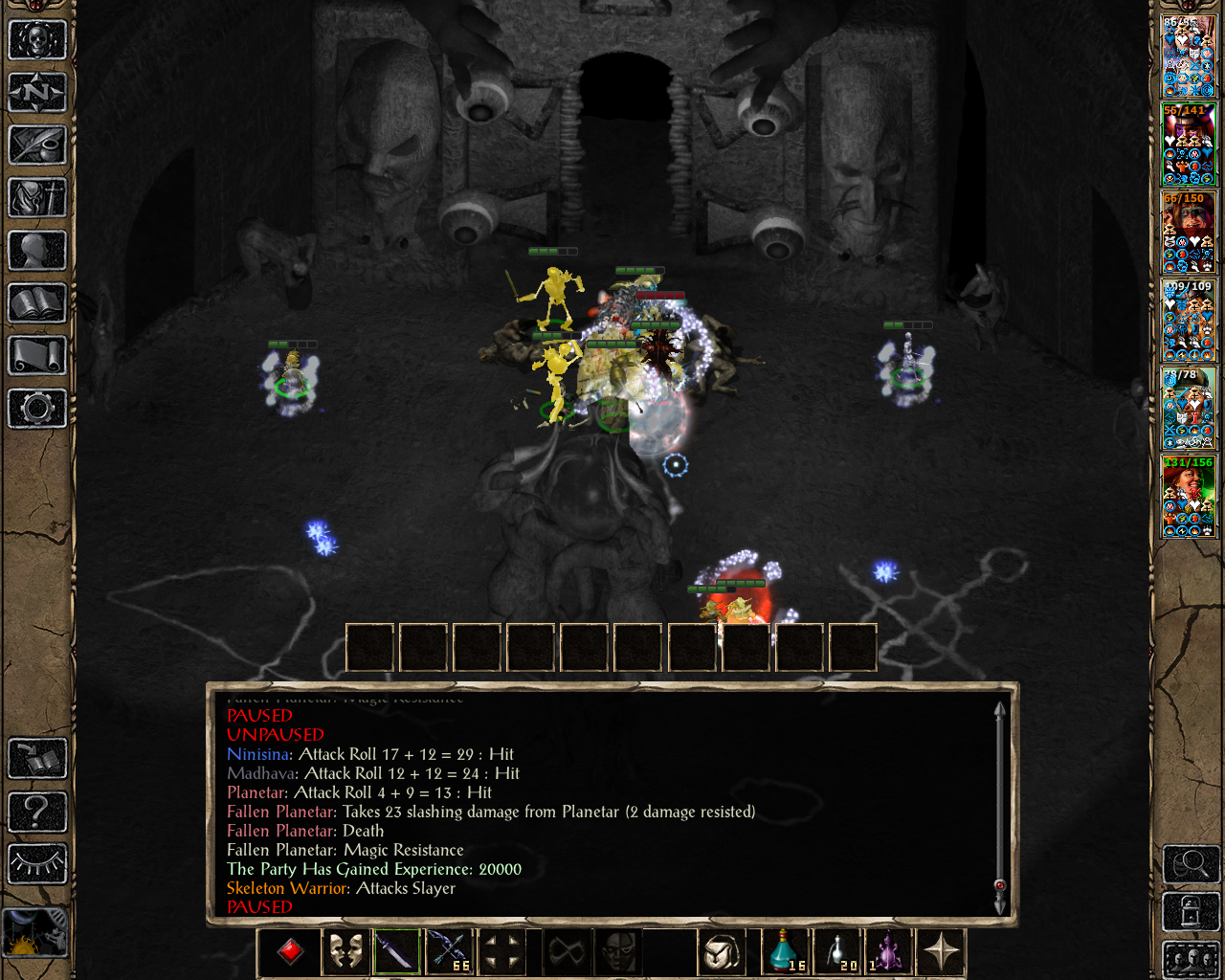Click the red gem action button
Image resolution: width=1225 pixels, height=980 pixels.
[x=291, y=951]
